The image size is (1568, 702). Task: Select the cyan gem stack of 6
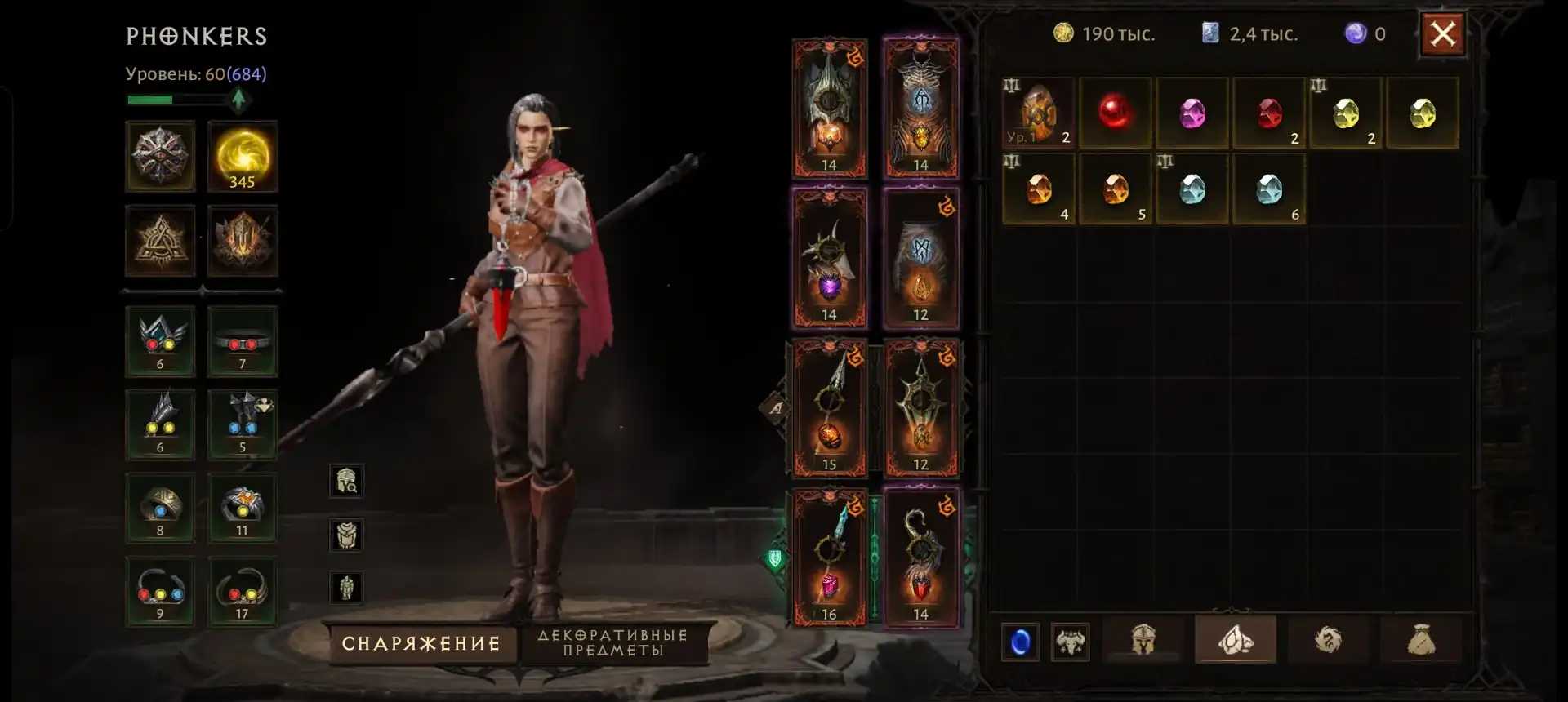pyautogui.click(x=1269, y=189)
